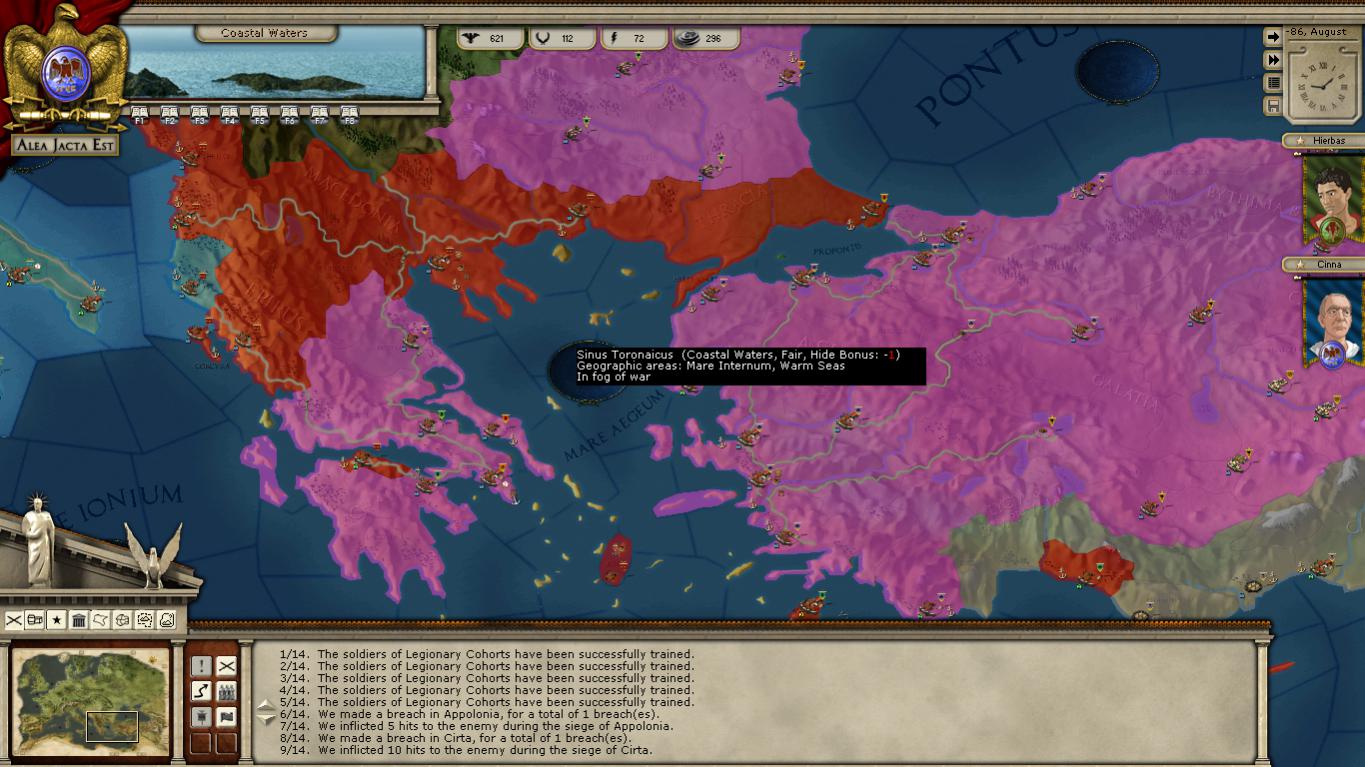Image resolution: width=1365 pixels, height=767 pixels.
Task: Save the game with the floppy disk icon
Action: tap(1273, 106)
